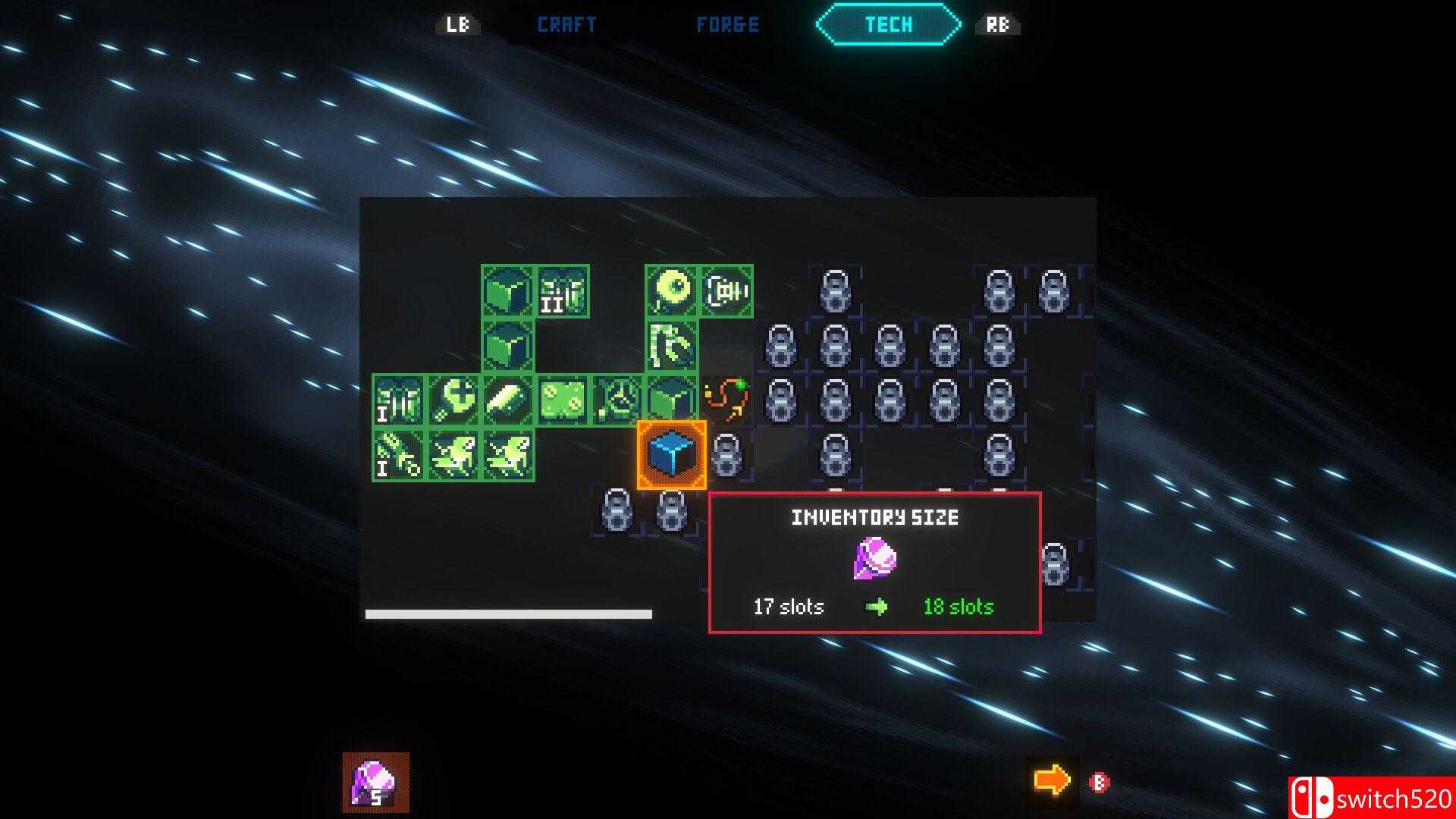Click the tech tree horizontal scrollbar
This screenshot has height=819, width=1456.
point(508,614)
